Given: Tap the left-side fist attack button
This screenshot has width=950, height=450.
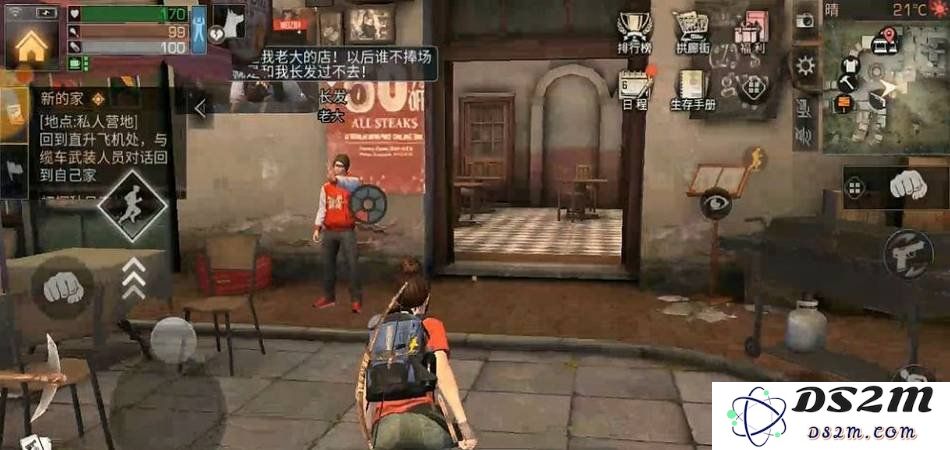Looking at the screenshot, I should click(63, 287).
